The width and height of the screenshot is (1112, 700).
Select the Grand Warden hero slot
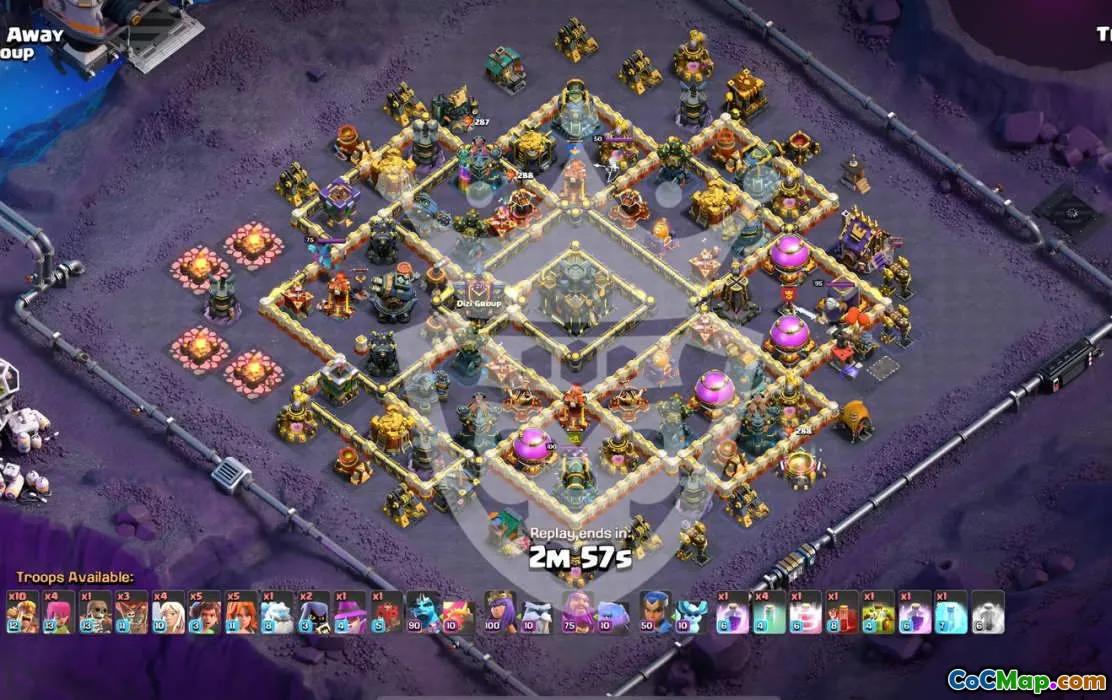pos(577,612)
